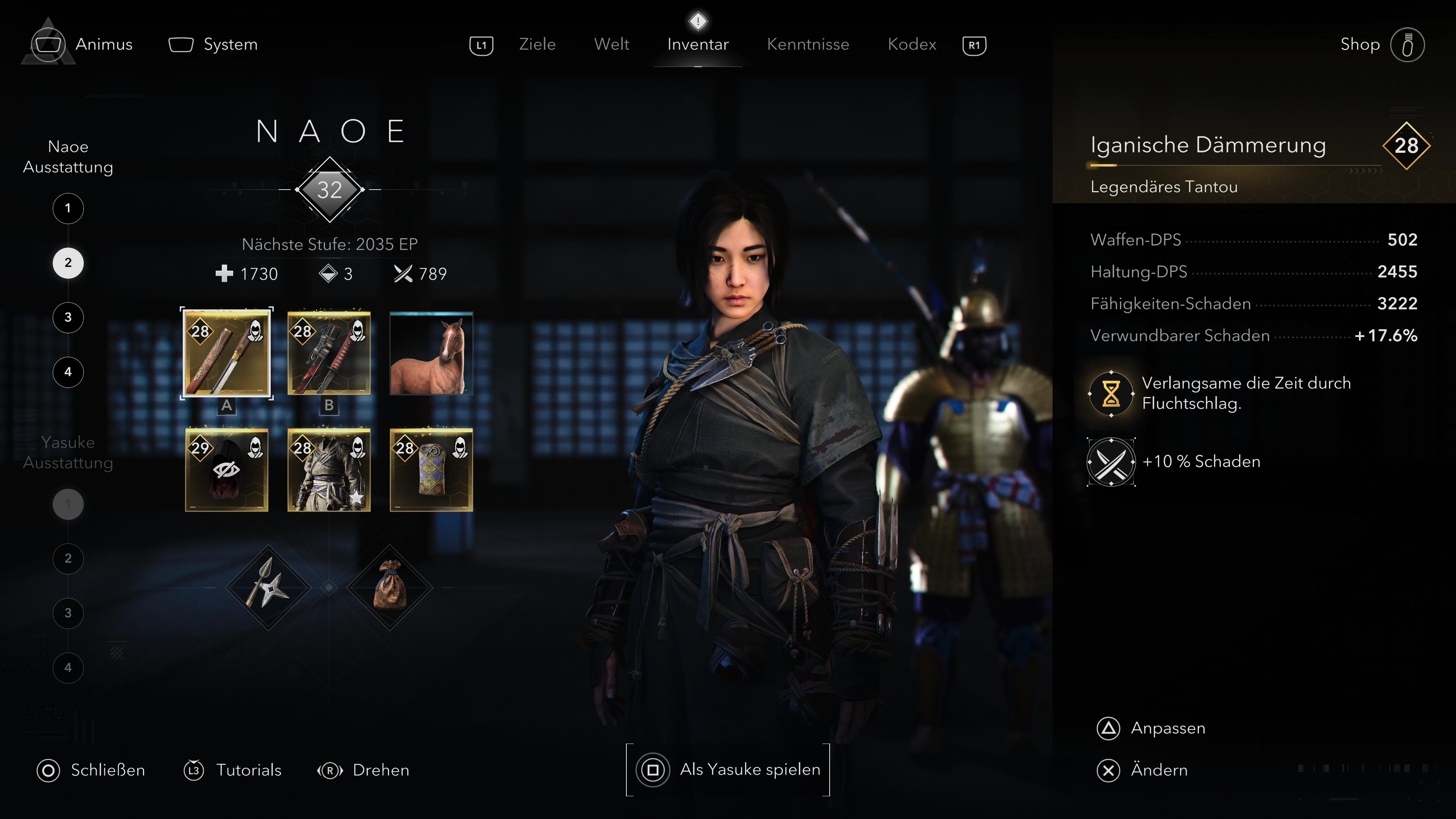
Task: Choose Naoe loadout 1
Action: point(68,208)
